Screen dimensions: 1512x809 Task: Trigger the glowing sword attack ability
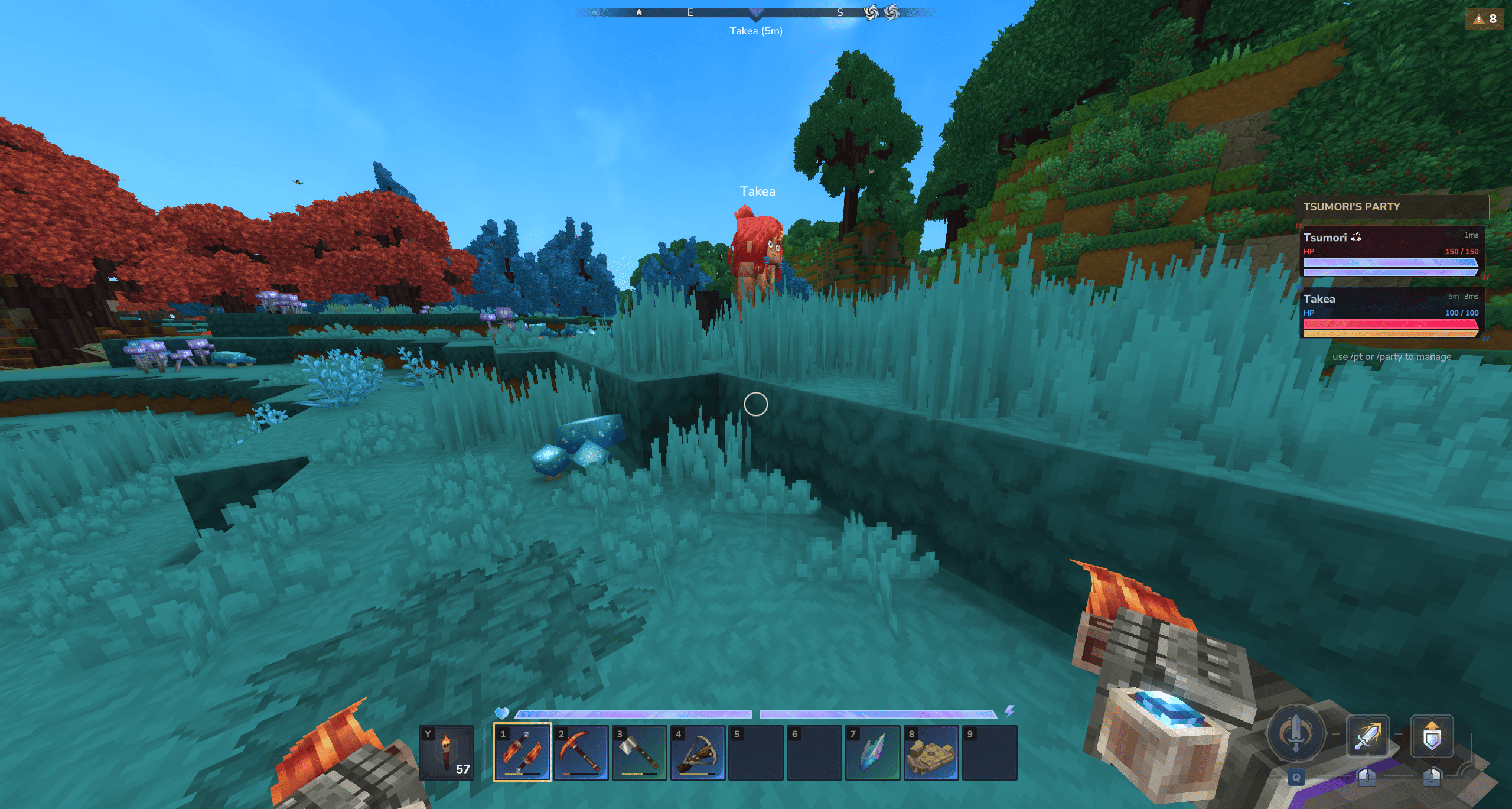pos(1367,735)
